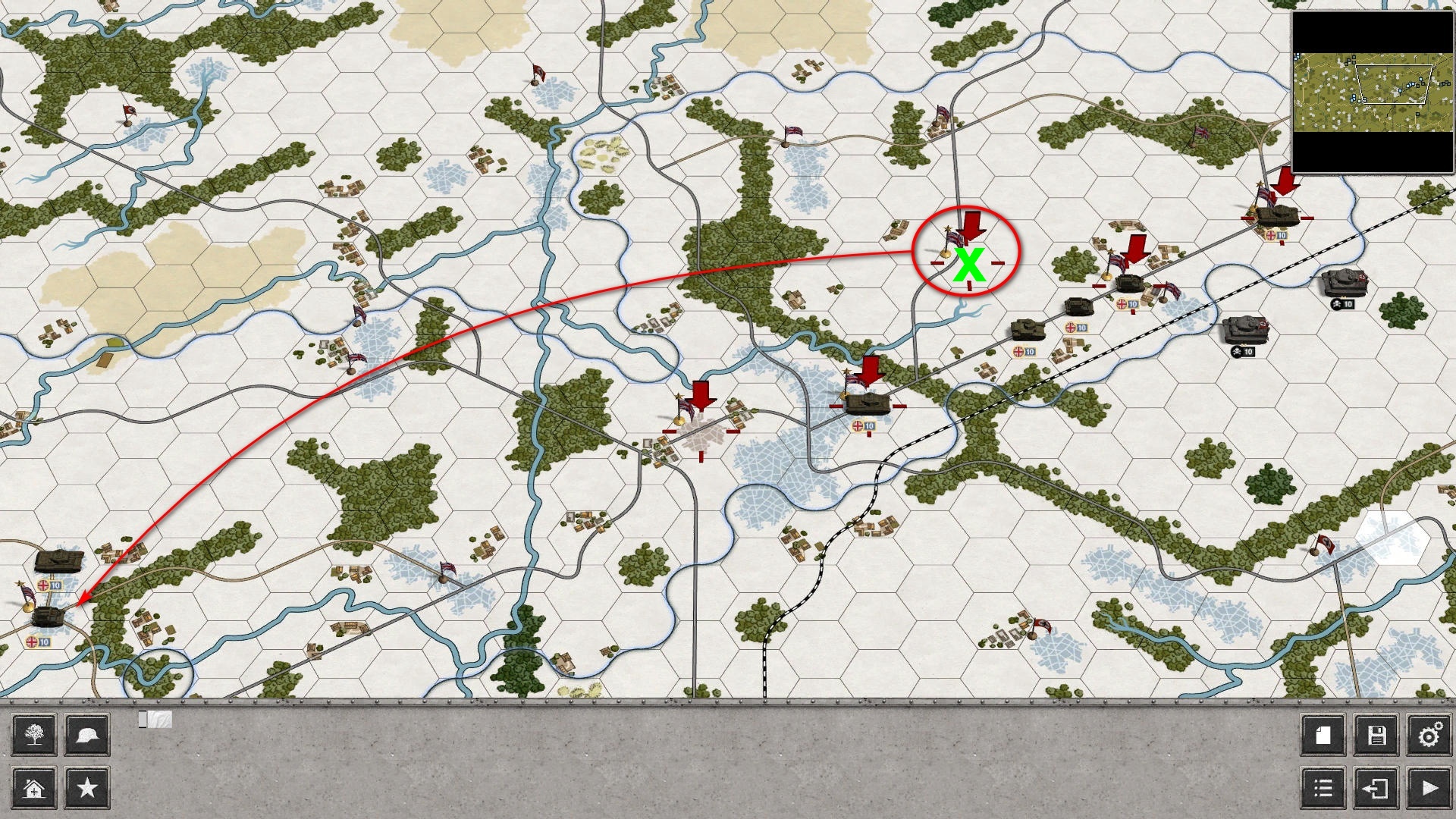Save the game using the floppy disk icon
This screenshot has width=1456, height=819.
pos(1376,735)
